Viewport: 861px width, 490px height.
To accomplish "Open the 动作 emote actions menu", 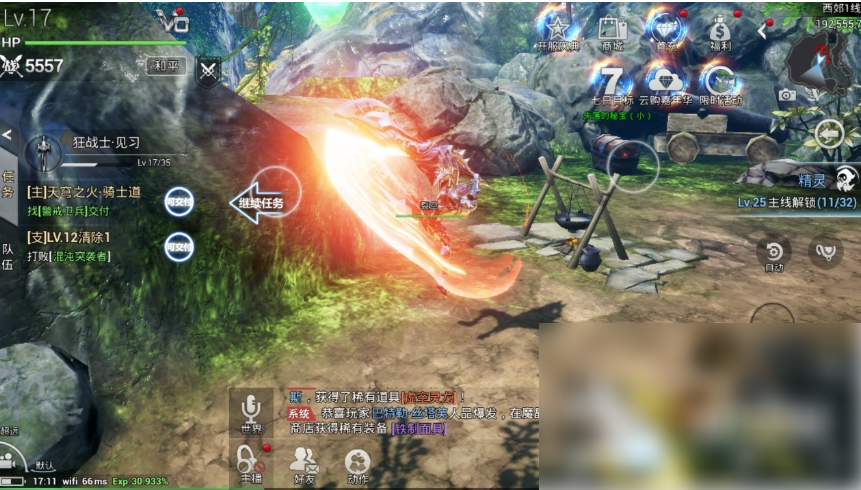I will coord(357,464).
